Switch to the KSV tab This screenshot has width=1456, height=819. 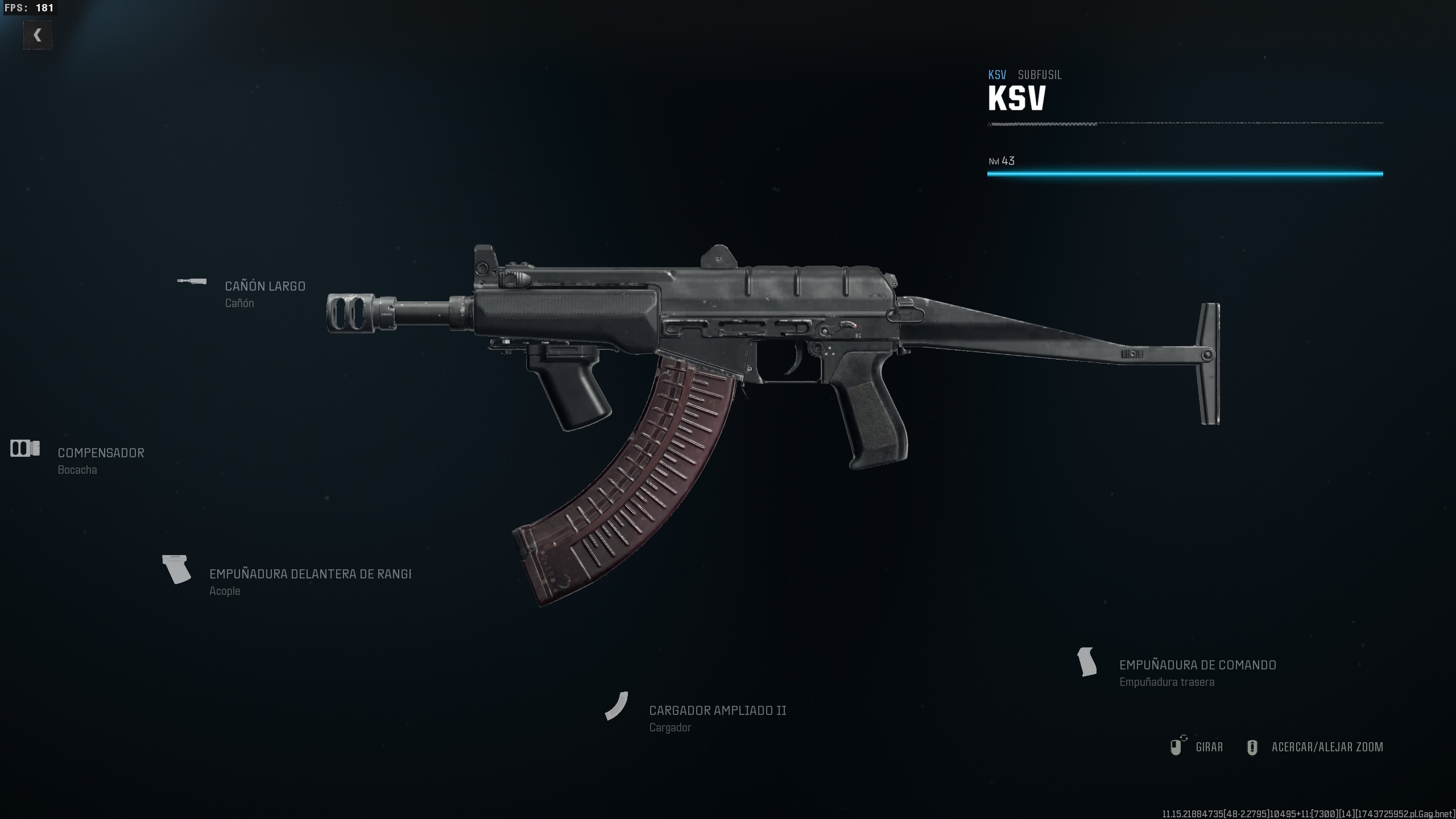pyautogui.click(x=997, y=75)
